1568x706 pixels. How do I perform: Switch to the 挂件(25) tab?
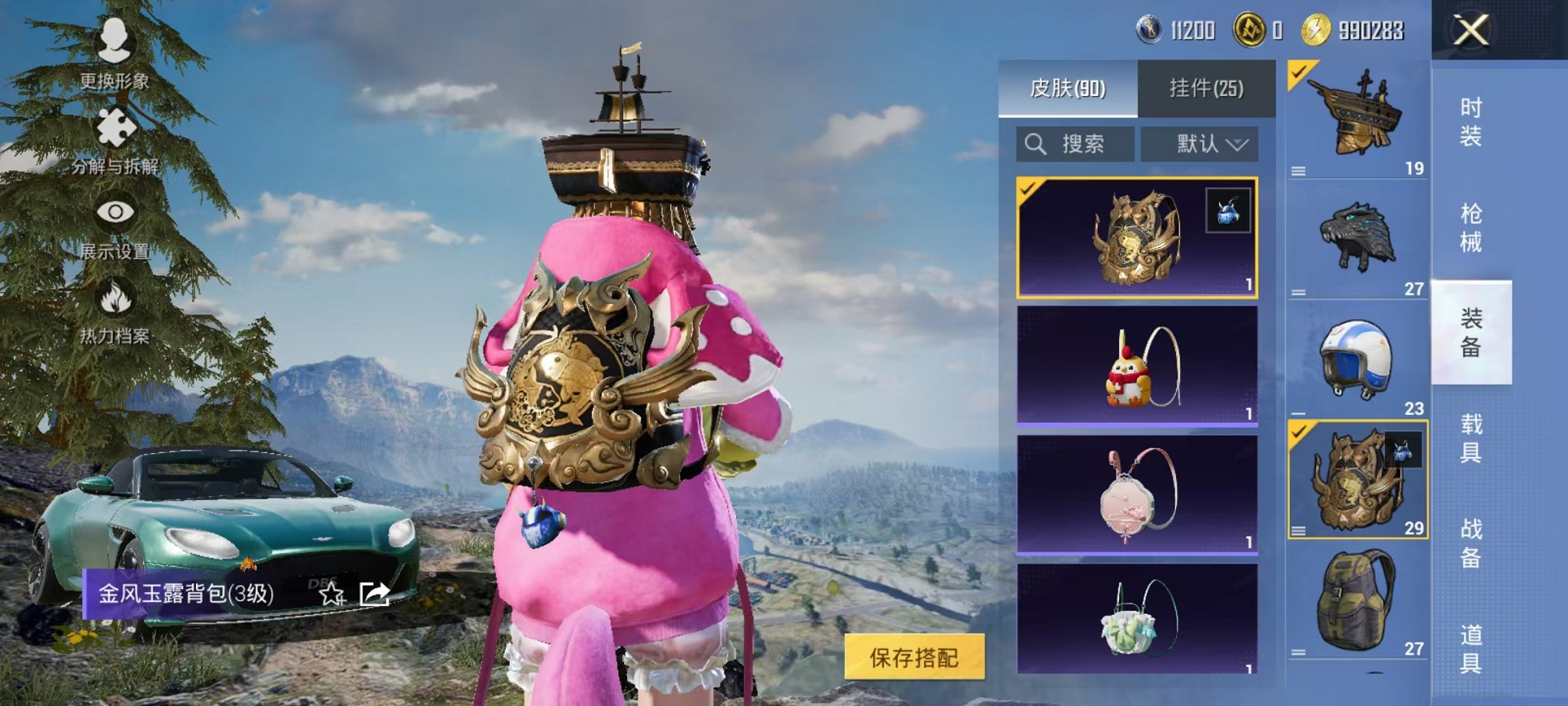tap(1207, 88)
